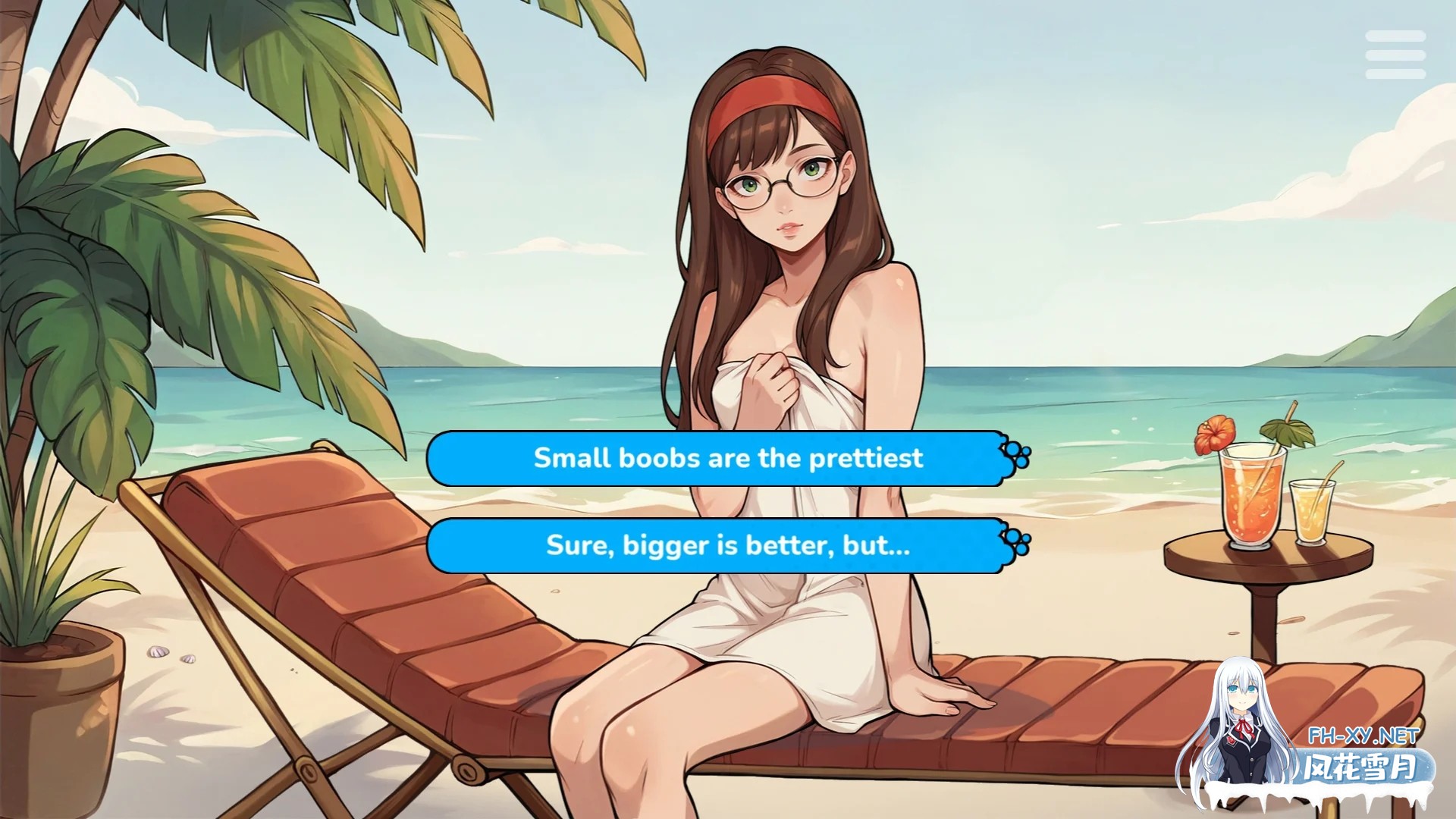
Task: Click the seashell on the sand
Action: point(158,652)
